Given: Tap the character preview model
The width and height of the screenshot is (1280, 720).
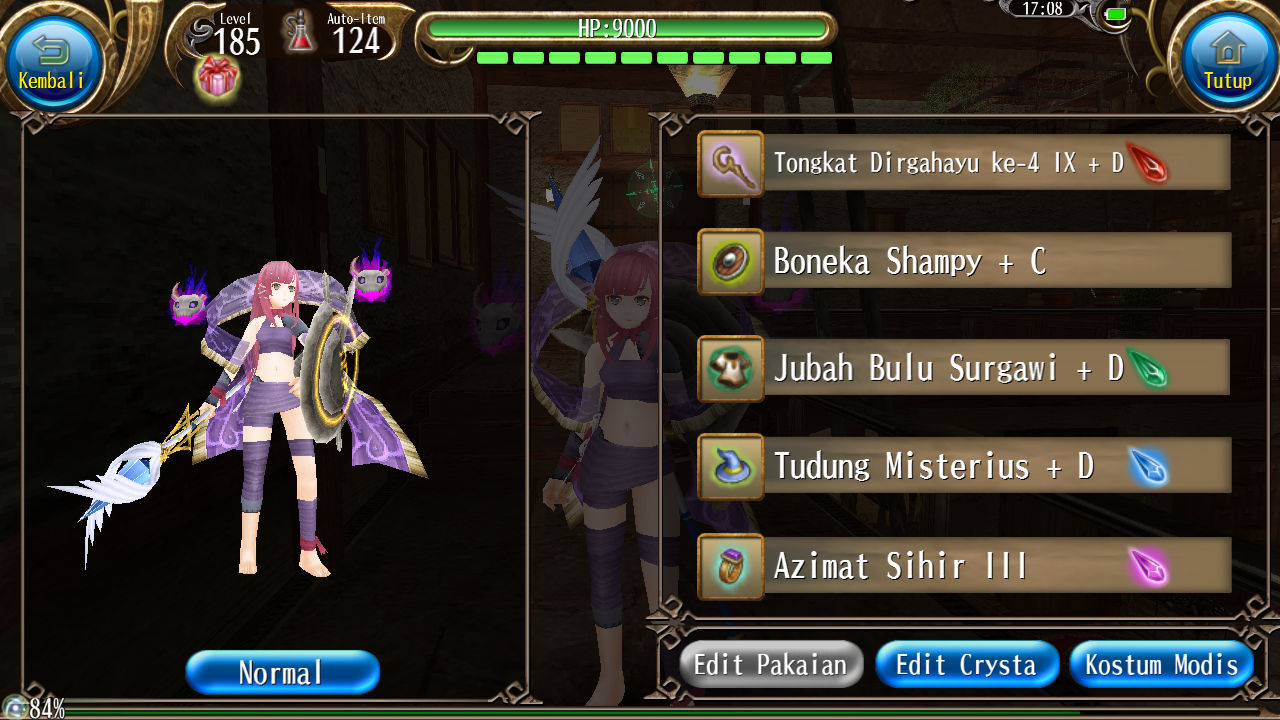Looking at the screenshot, I should coord(270,400).
